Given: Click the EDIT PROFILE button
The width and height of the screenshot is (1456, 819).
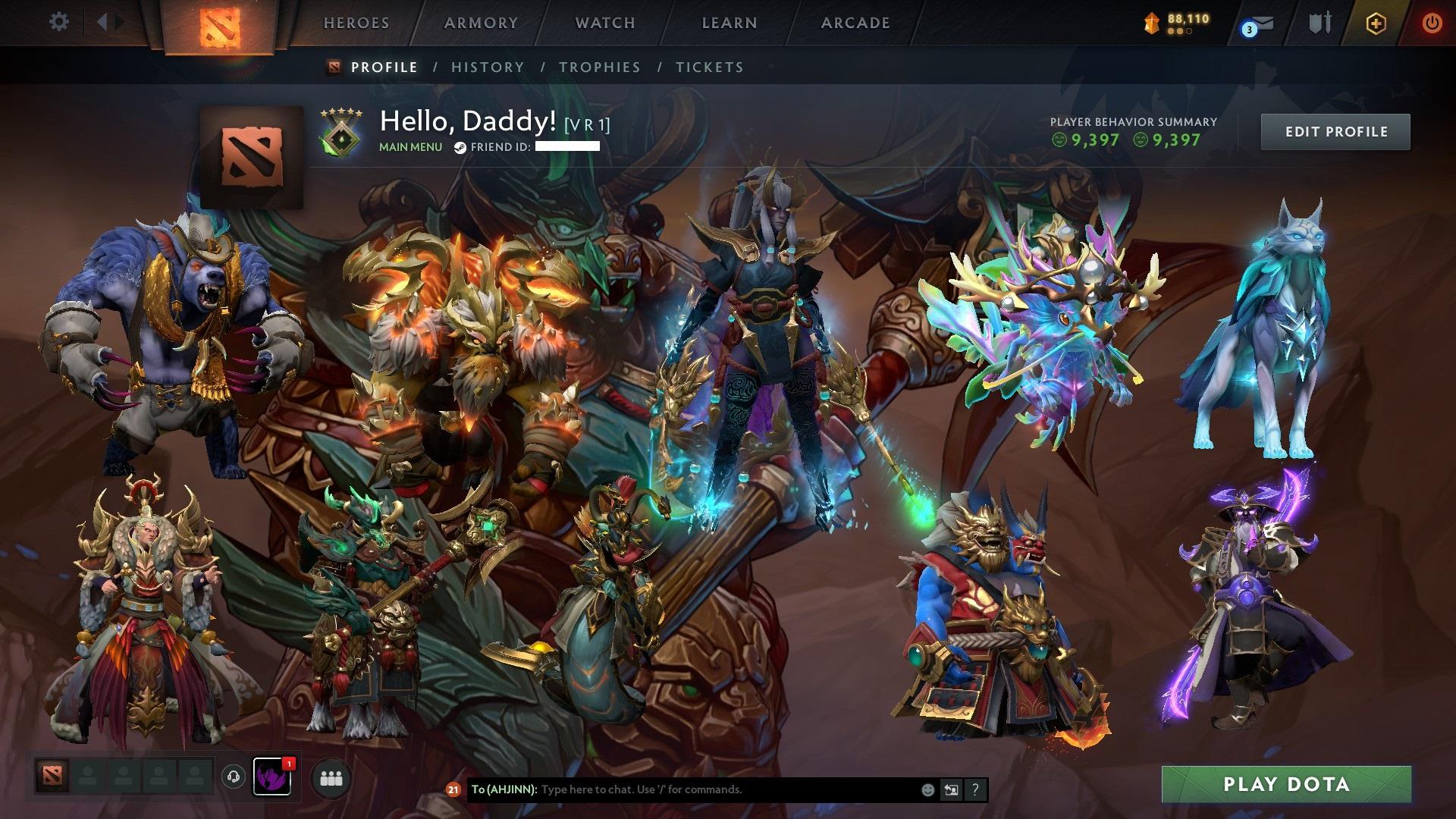Looking at the screenshot, I should (1335, 131).
